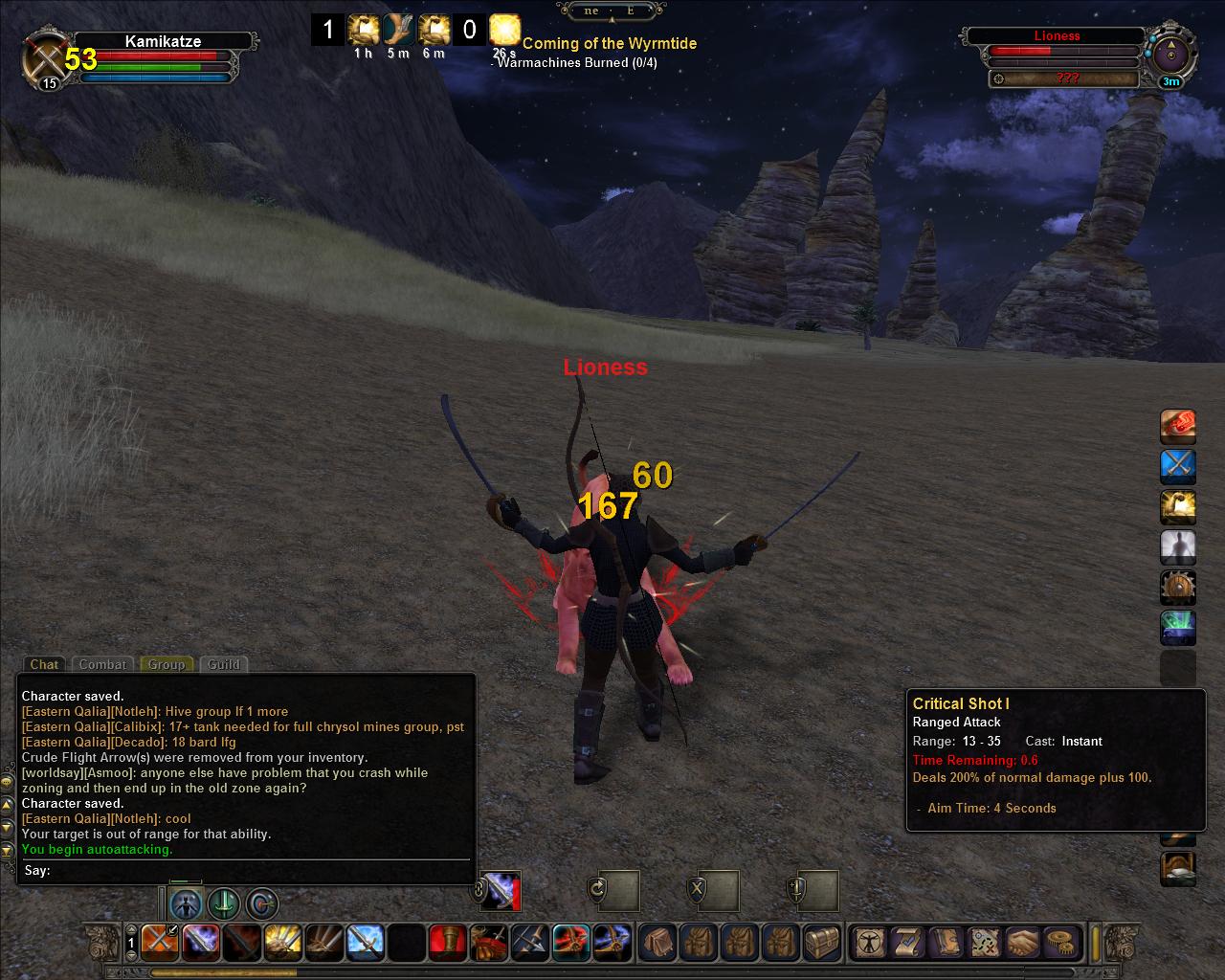Click the Coming of the Wyrmtide quest tracker
The width and height of the screenshot is (1225, 980).
click(x=609, y=43)
